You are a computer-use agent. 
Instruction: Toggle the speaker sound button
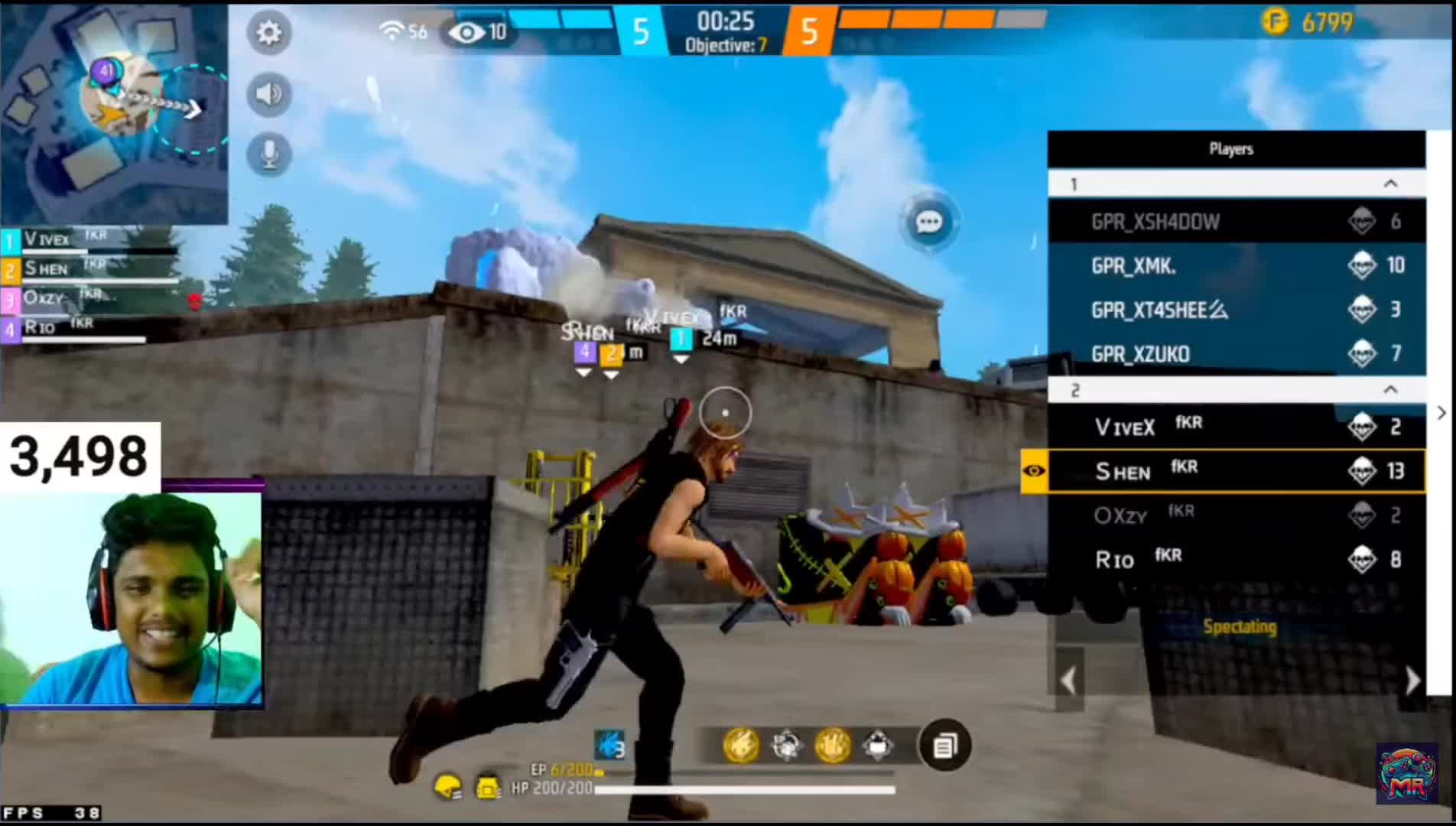268,94
